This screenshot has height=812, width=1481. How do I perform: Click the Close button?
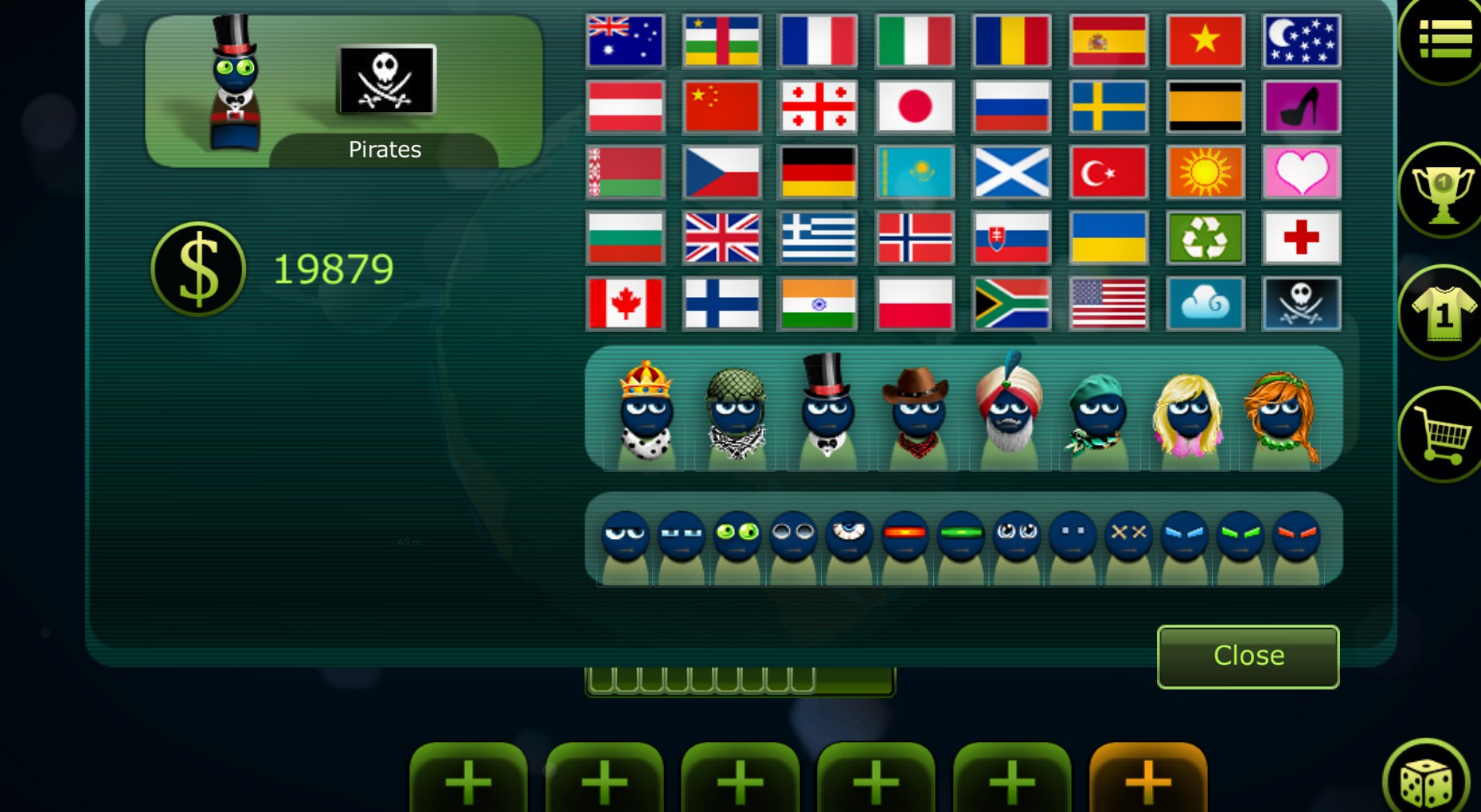pyautogui.click(x=1247, y=655)
